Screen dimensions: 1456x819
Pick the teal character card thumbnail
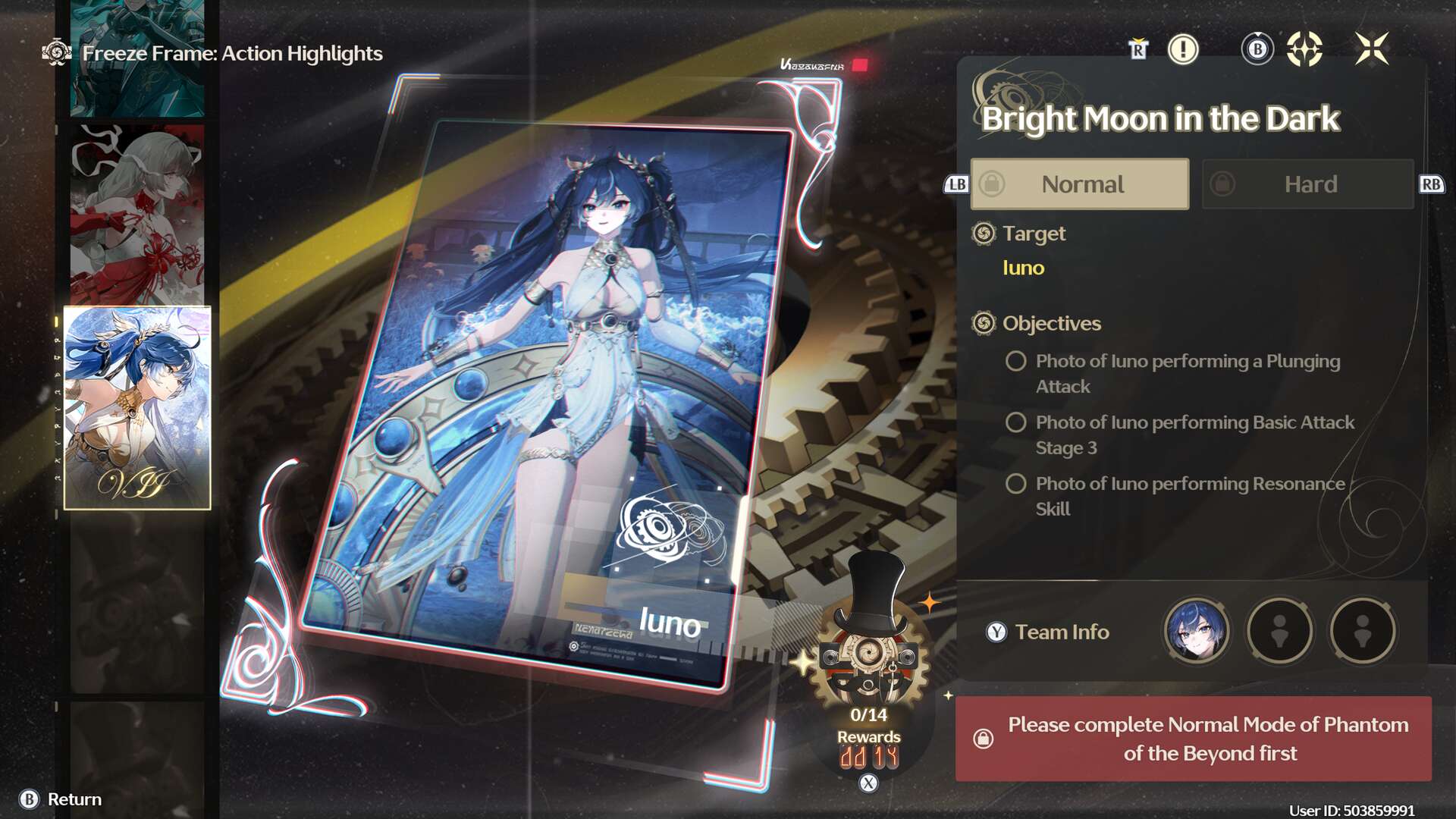pyautogui.click(x=137, y=57)
